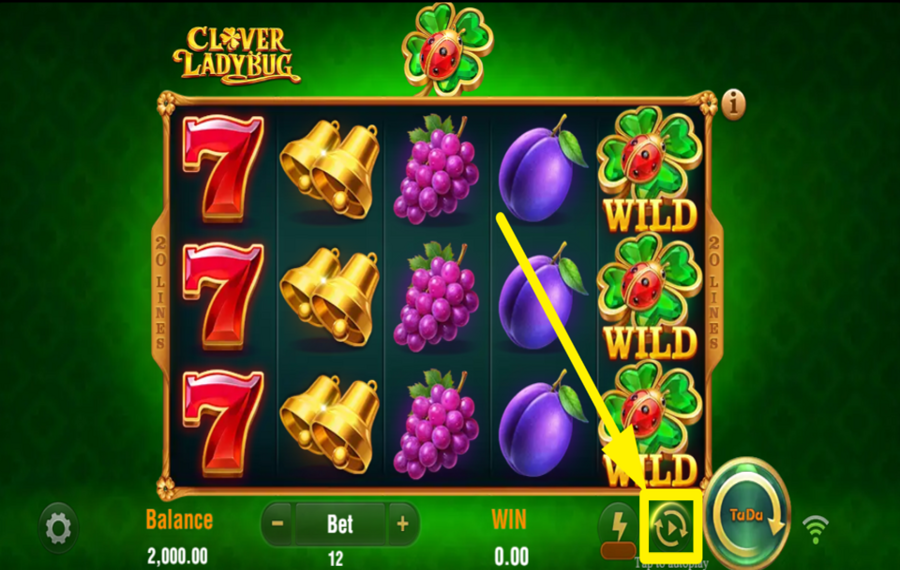900x570 pixels.
Task: Increase the bet with the plus button
Action: tap(402, 523)
